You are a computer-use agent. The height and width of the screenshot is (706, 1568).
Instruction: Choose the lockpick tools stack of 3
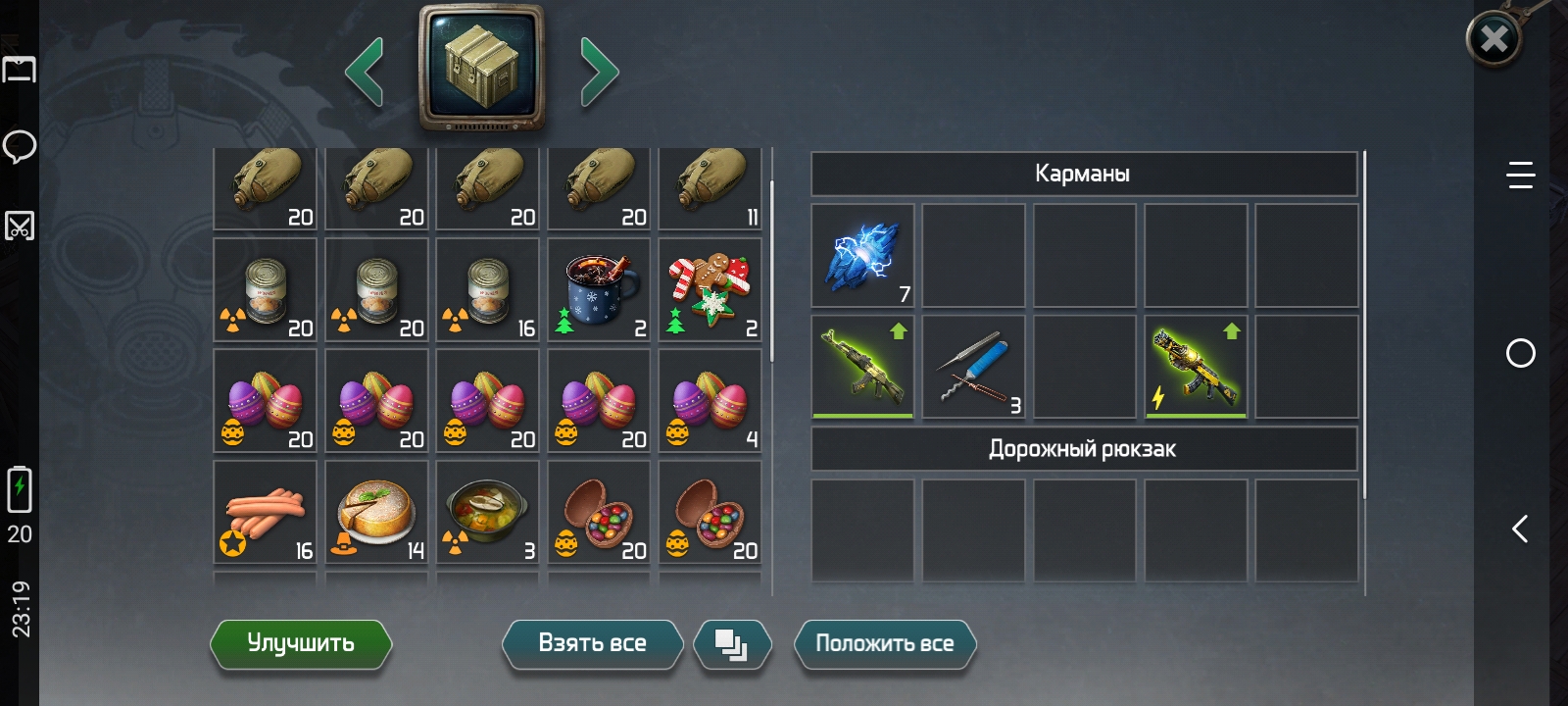click(973, 367)
